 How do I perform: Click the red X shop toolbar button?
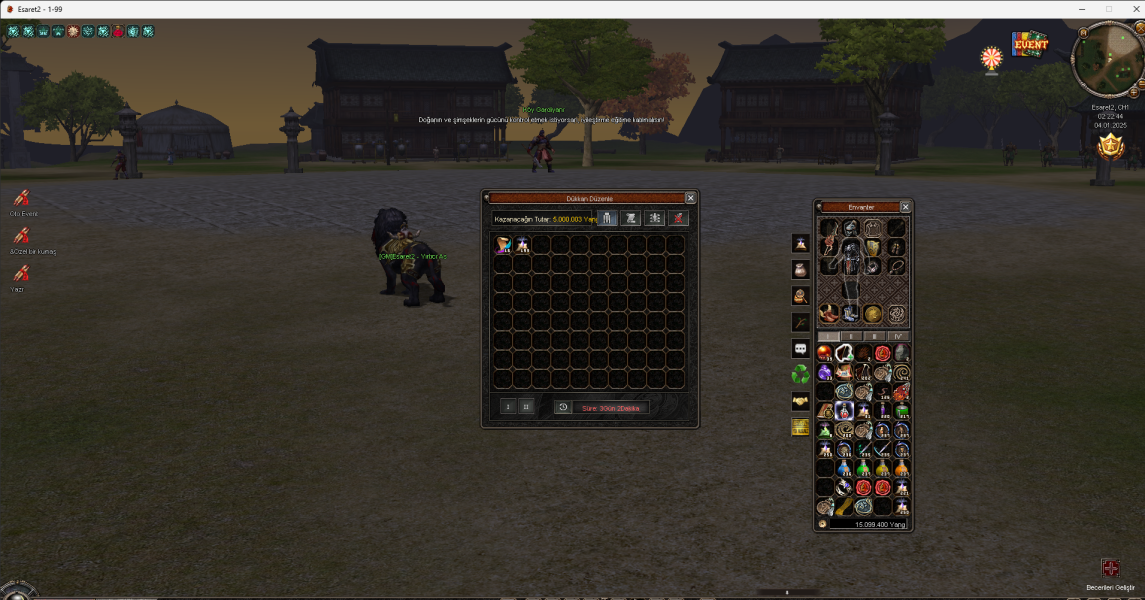[679, 218]
